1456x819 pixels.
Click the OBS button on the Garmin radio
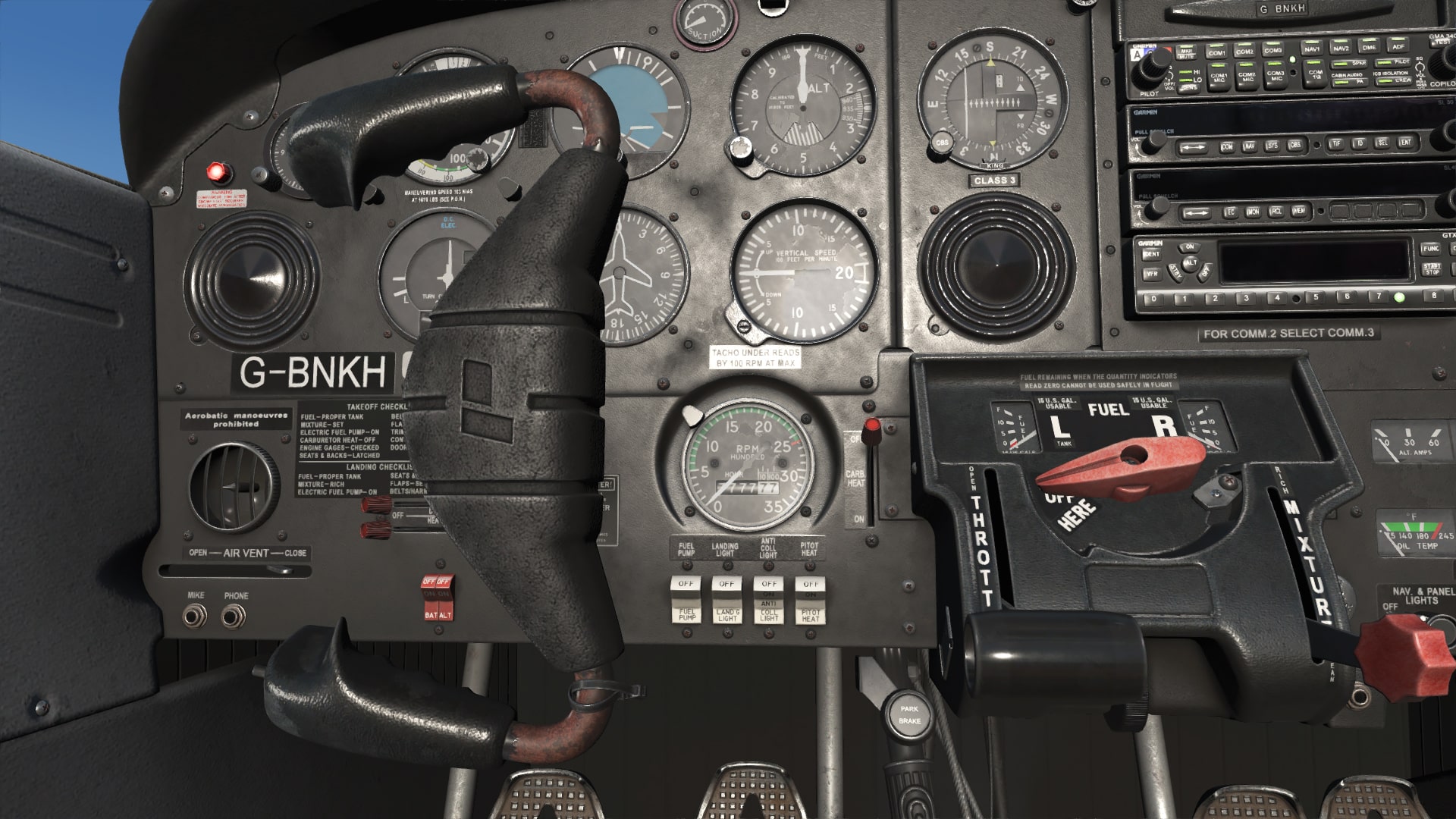[x=1295, y=145]
